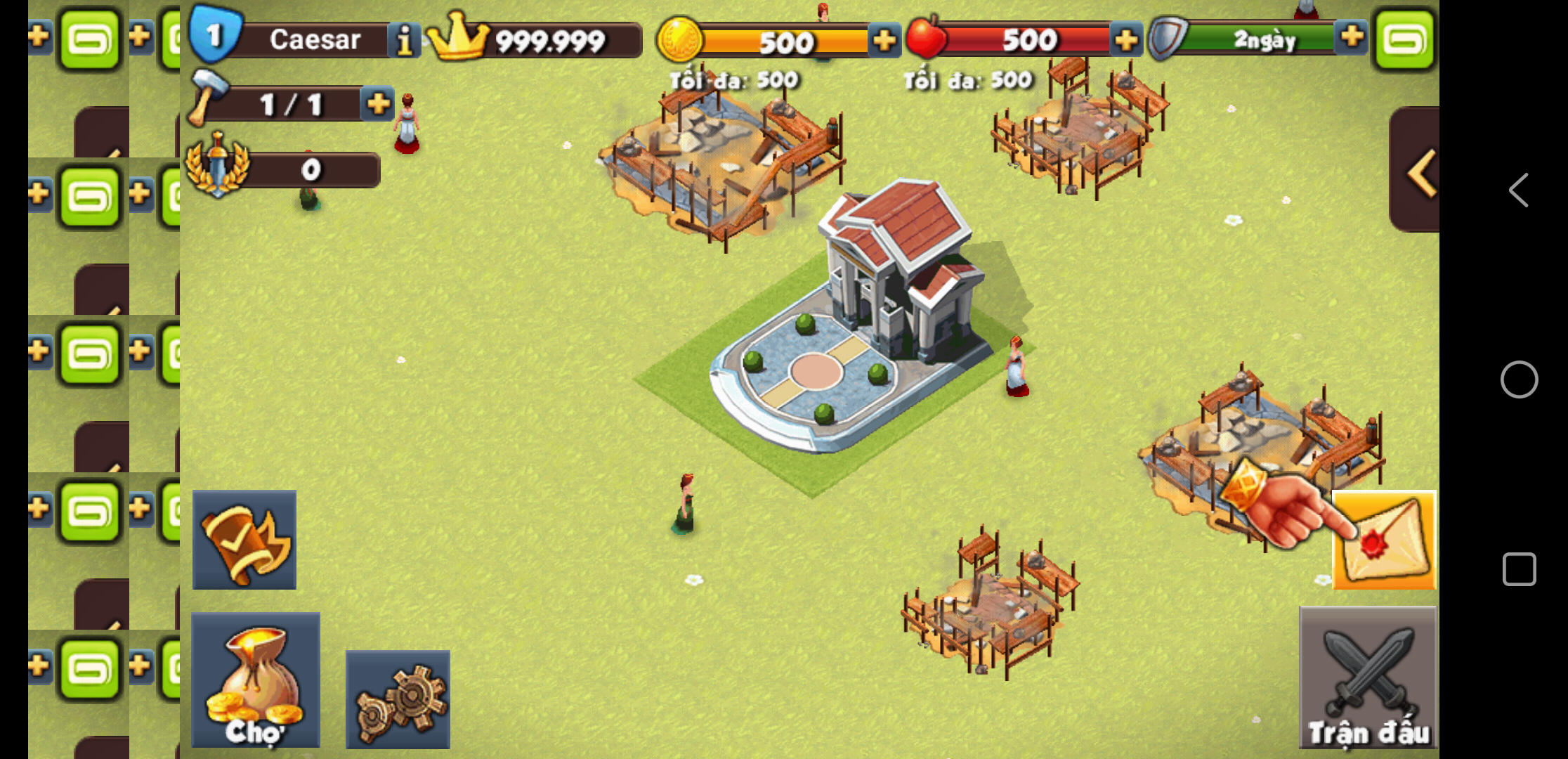Expand the side panel arrow tab
Viewport: 1568px width, 759px height.
1418,171
